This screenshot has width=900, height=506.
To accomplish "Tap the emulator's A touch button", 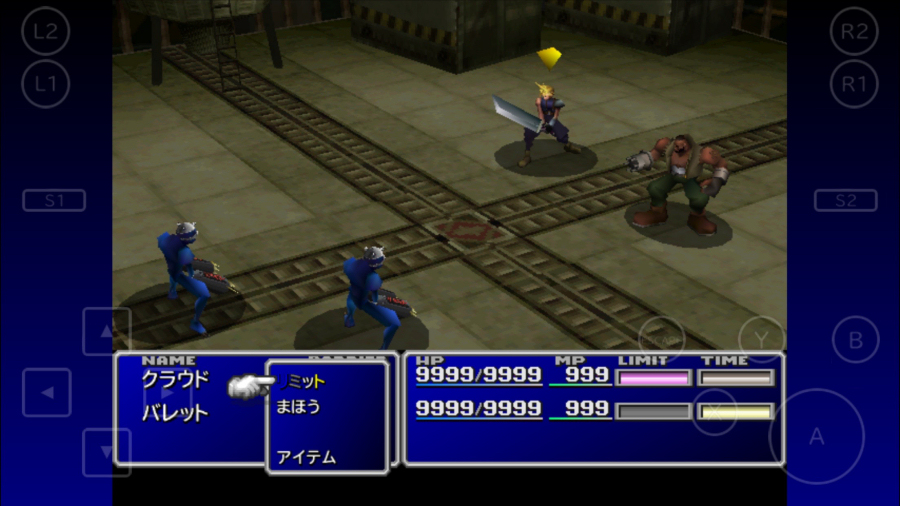I will coord(816,436).
